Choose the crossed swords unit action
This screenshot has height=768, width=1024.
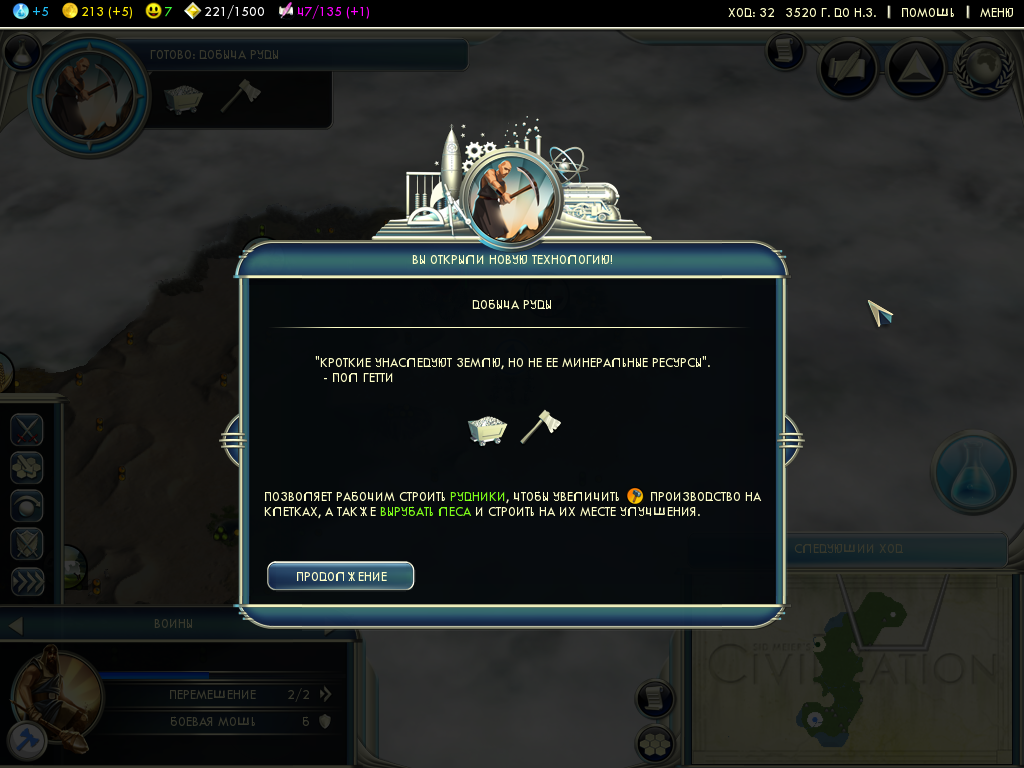pyautogui.click(x=27, y=430)
